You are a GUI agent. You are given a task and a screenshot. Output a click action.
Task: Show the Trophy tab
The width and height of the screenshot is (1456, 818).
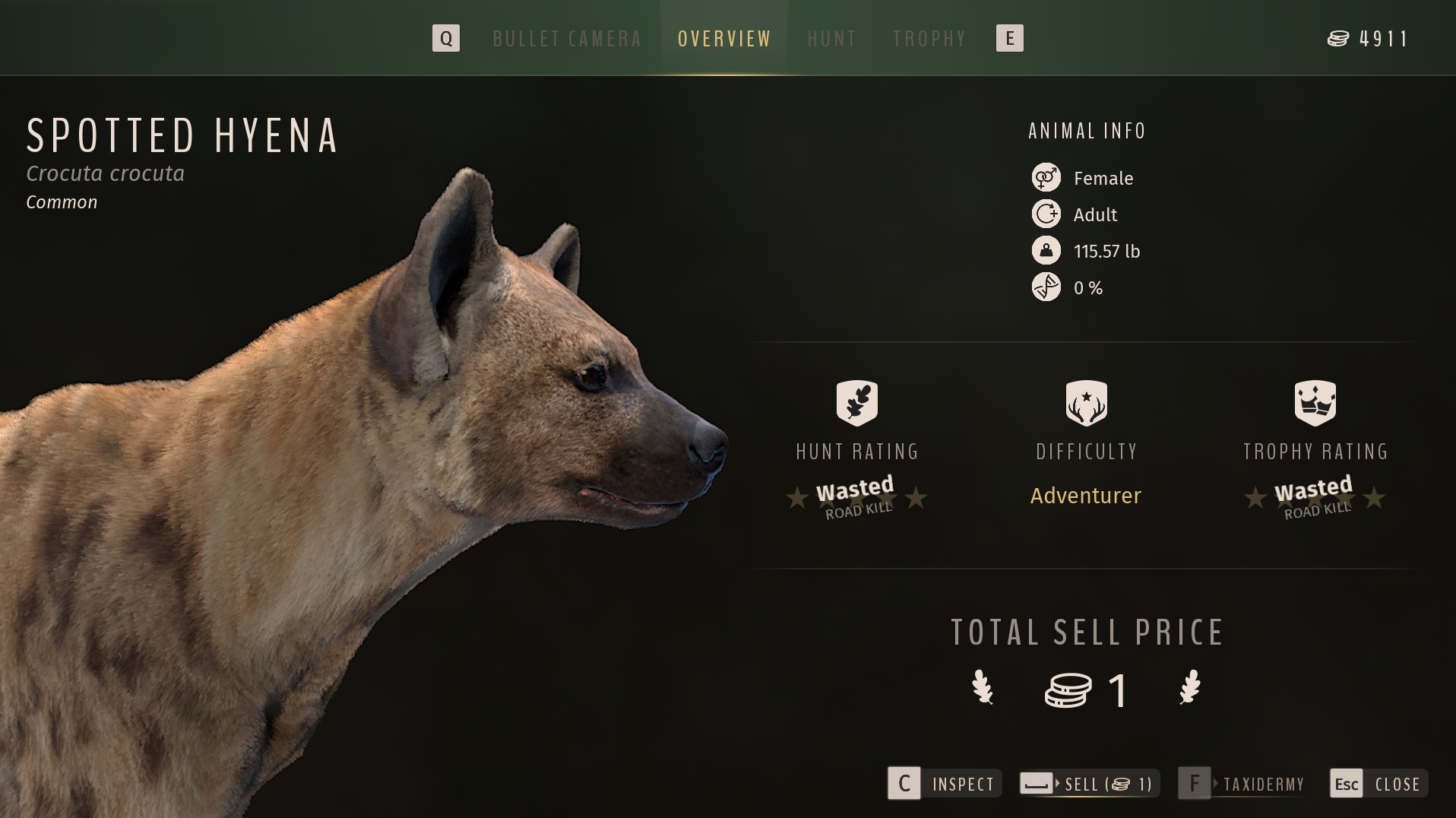929,39
